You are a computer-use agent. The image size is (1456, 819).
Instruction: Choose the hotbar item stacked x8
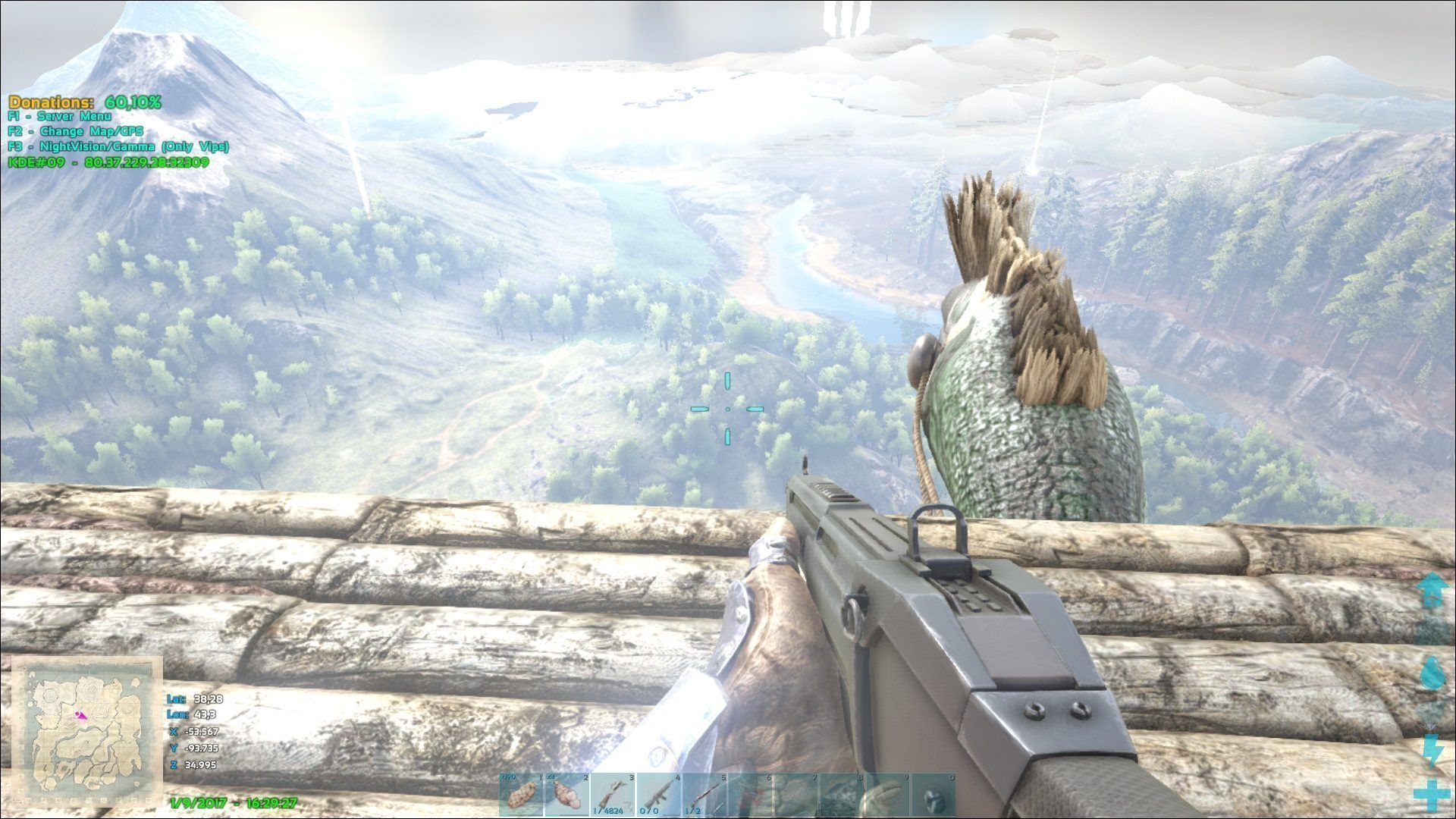[x=567, y=795]
